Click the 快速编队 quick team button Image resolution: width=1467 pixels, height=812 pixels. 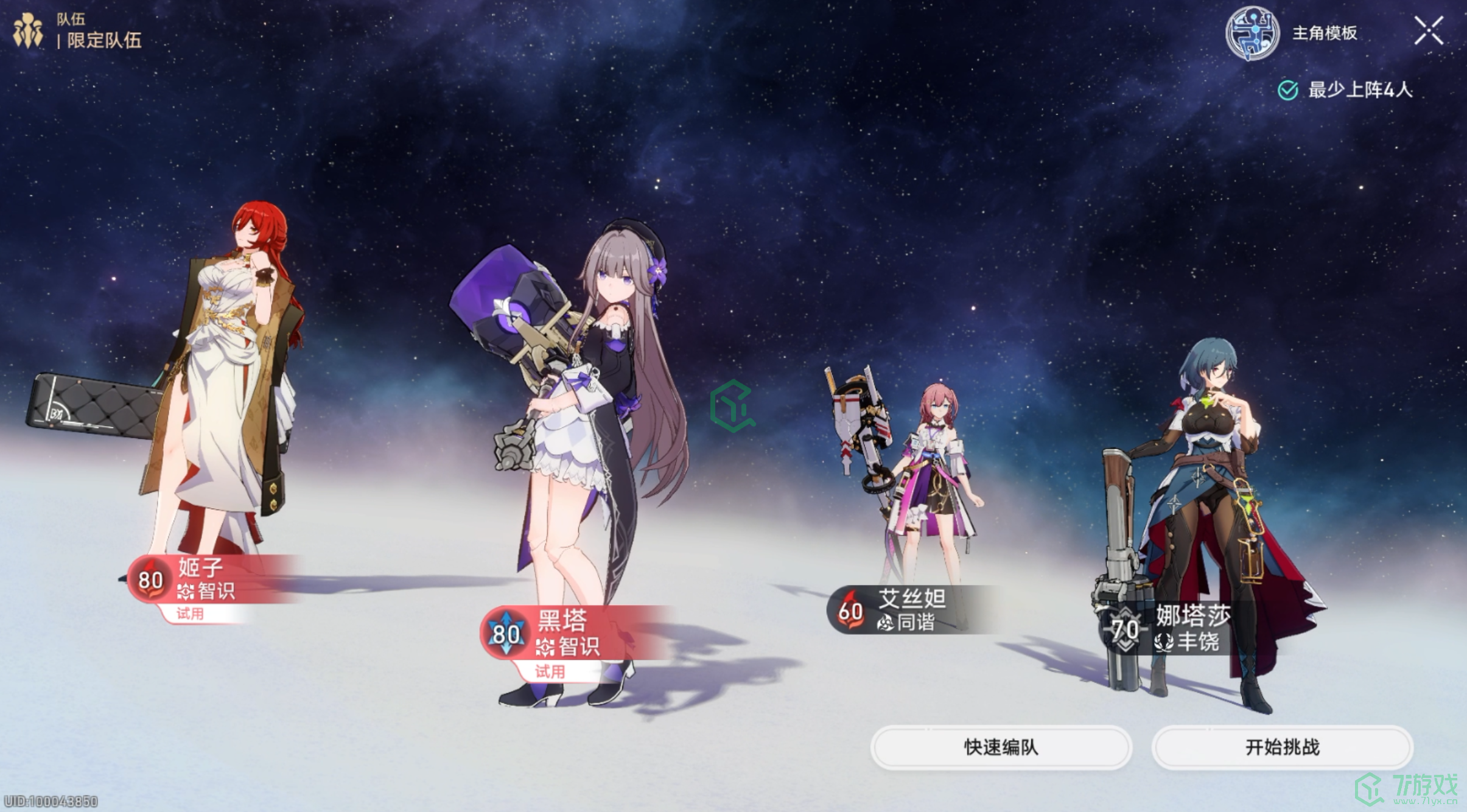pos(1001,747)
